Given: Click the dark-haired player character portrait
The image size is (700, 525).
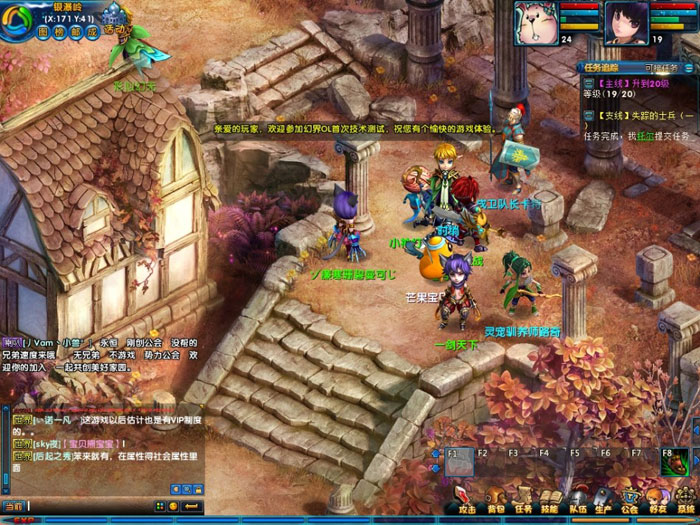Looking at the screenshot, I should point(624,20).
